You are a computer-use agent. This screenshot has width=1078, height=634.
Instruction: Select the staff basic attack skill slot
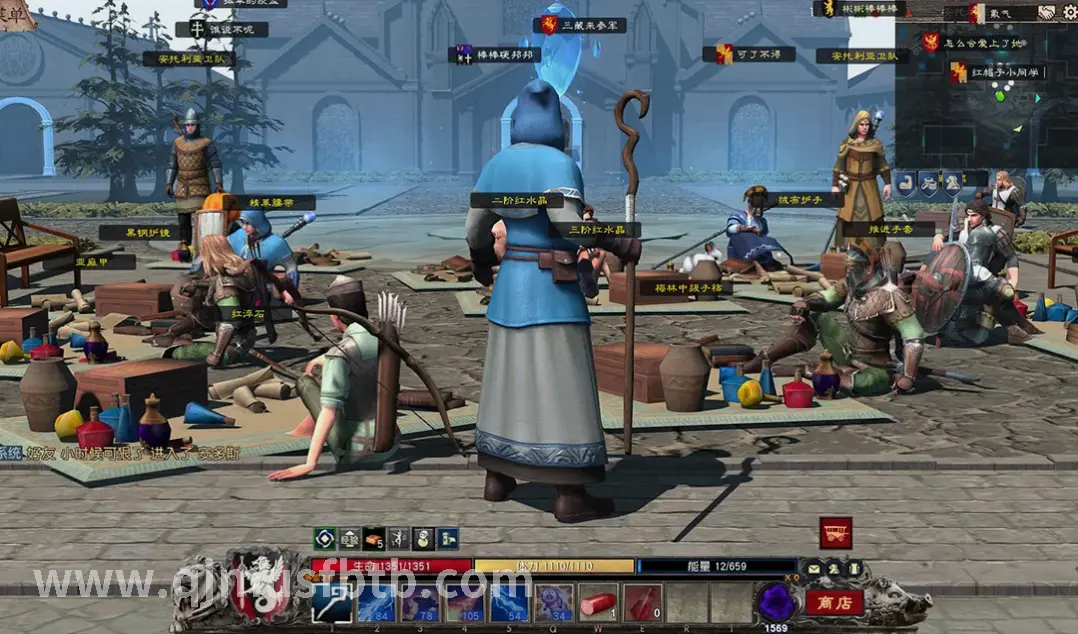(x=332, y=603)
